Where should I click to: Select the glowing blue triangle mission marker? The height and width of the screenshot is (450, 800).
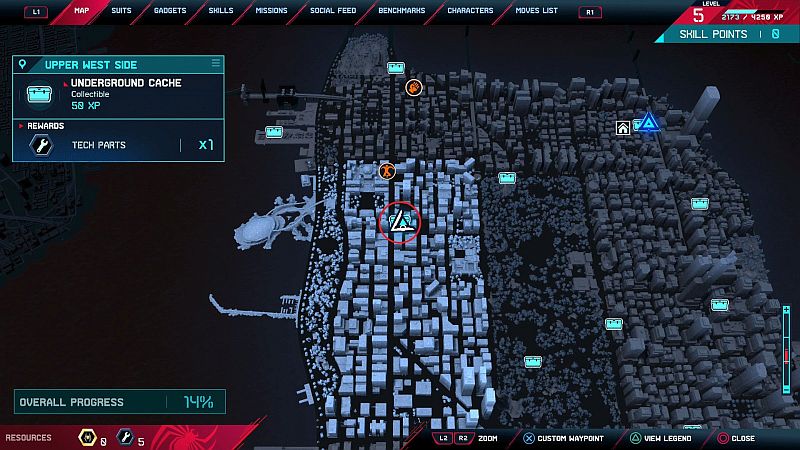(649, 124)
